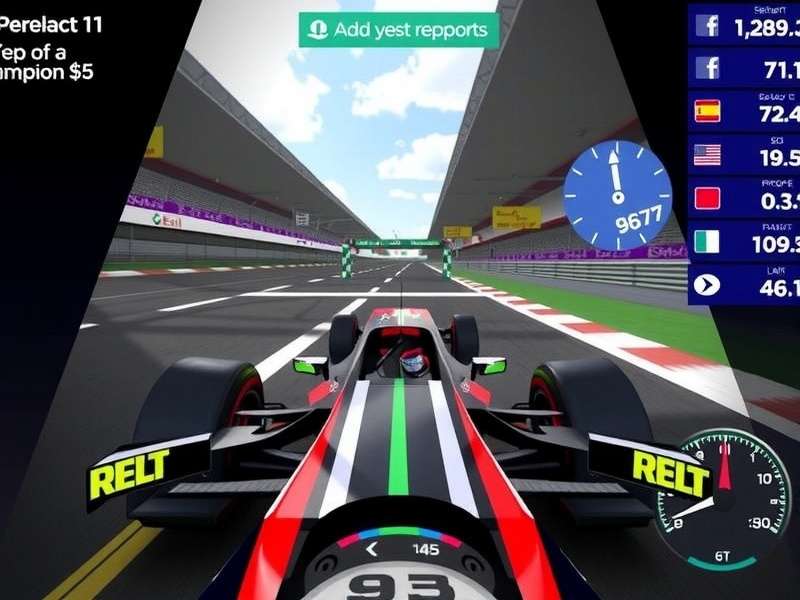The image size is (800, 600).
Task: Click the Add yest repports button
Action: (398, 29)
